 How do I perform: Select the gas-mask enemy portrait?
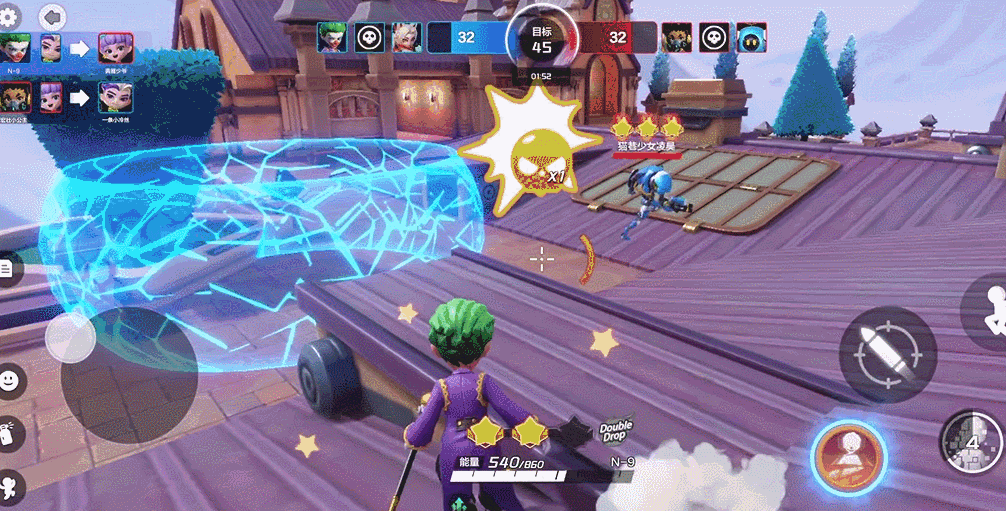point(676,38)
